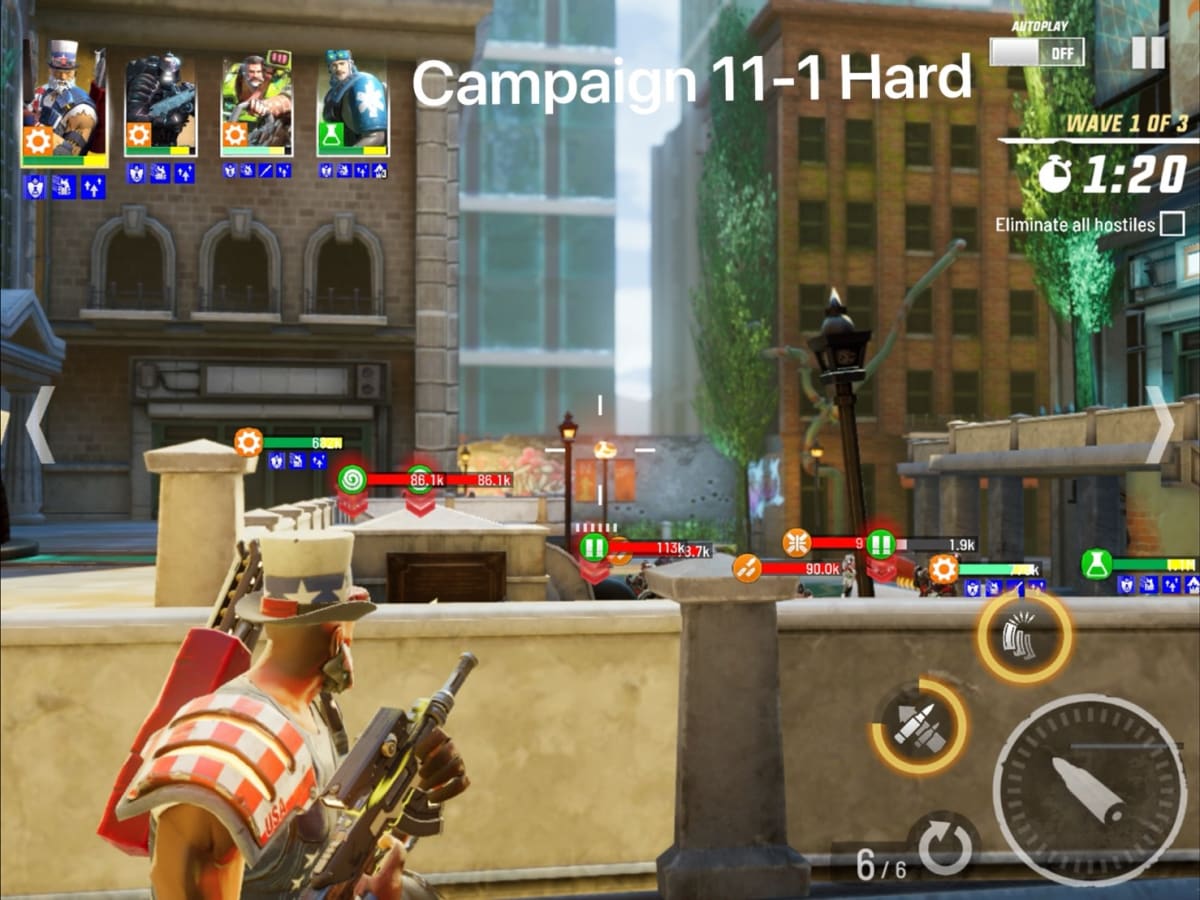Viewport: 1200px width, 900px height.
Task: Pause the battle
Action: (1148, 51)
